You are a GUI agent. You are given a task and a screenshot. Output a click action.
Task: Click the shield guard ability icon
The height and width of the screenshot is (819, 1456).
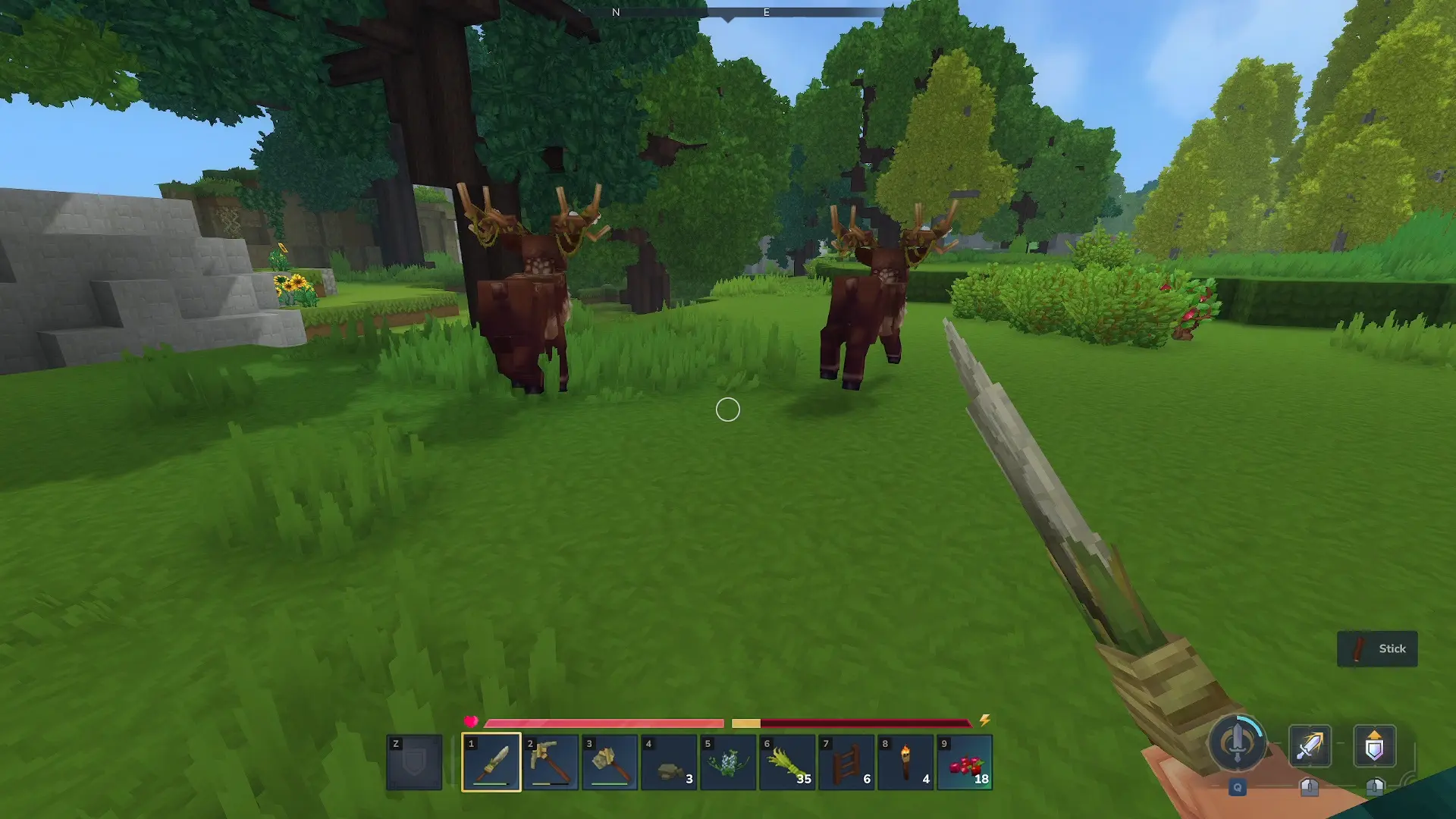coord(1374,746)
